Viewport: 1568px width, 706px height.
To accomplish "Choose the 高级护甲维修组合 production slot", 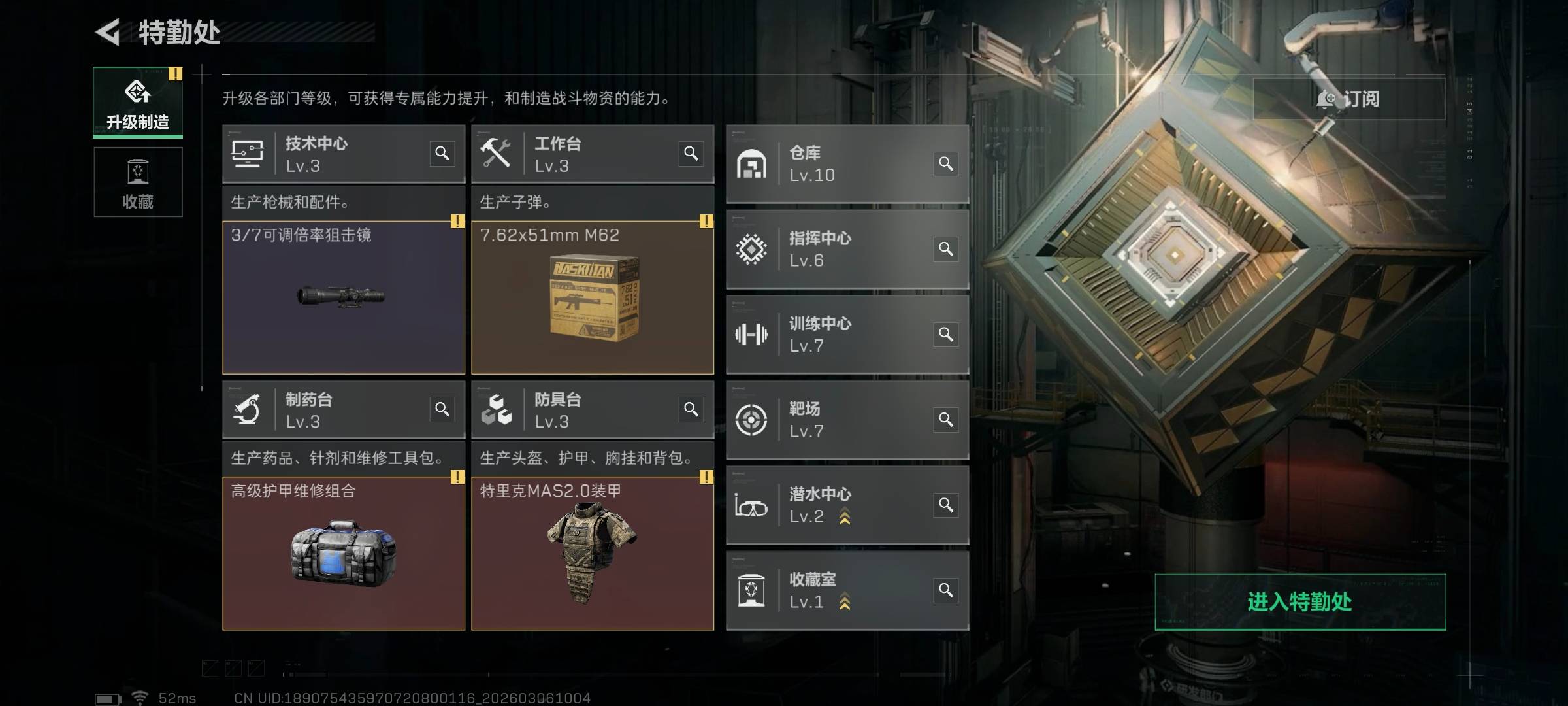I will click(x=344, y=553).
